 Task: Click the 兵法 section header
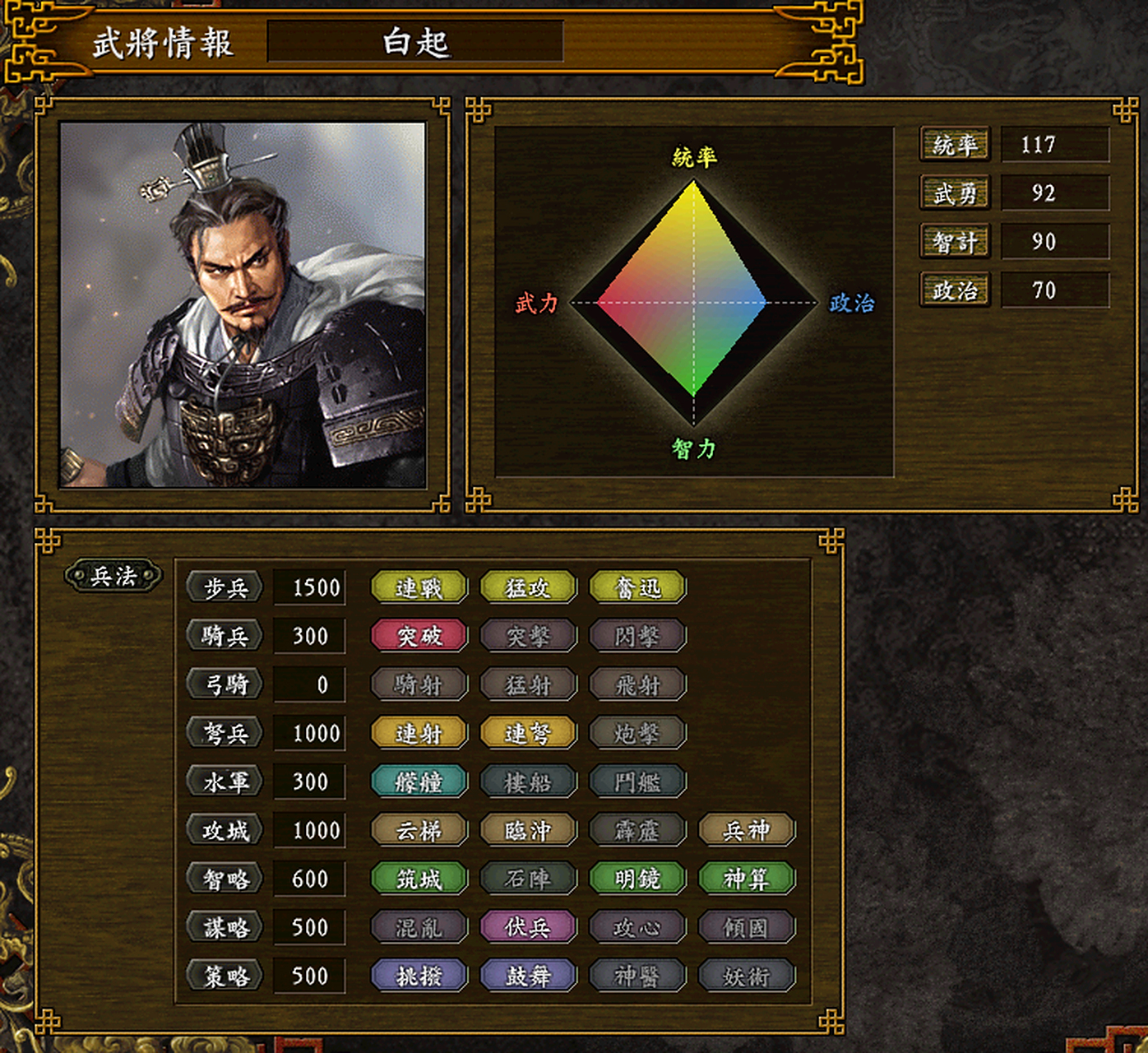tap(113, 576)
